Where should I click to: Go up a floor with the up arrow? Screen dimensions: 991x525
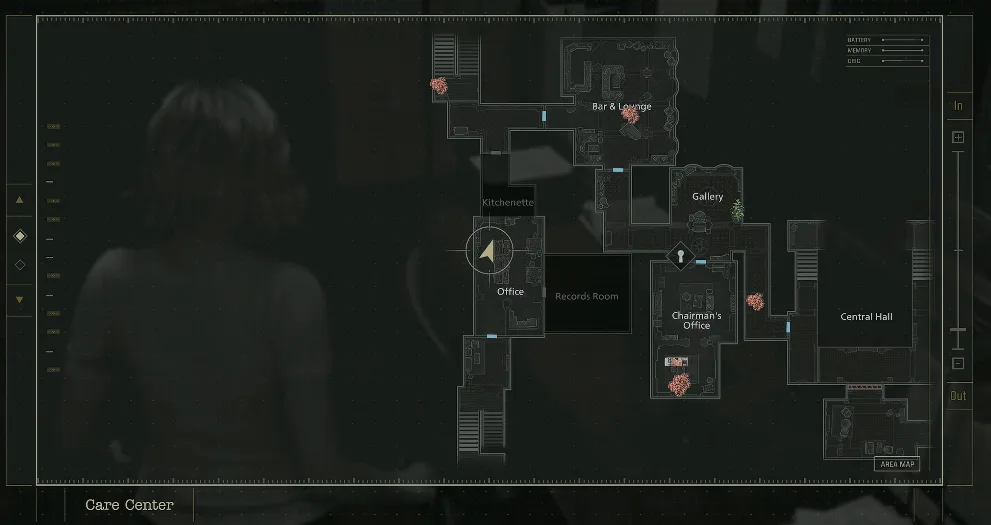tap(20, 200)
